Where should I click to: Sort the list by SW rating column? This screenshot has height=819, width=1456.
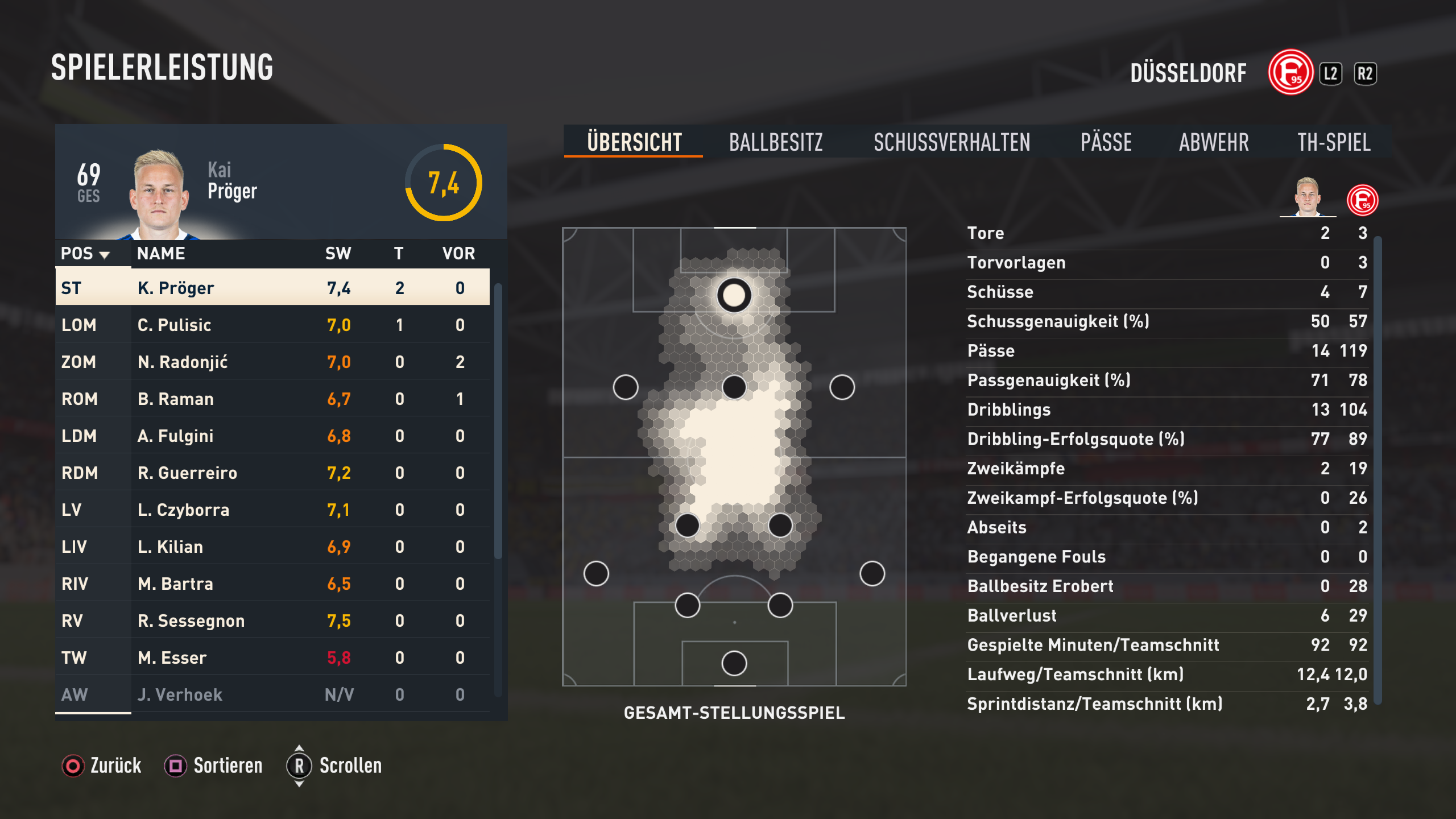coord(338,254)
